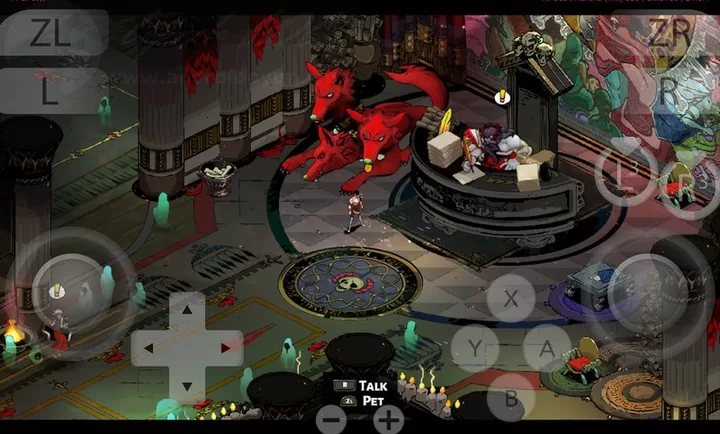Tap the minus button overlay
This screenshot has width=720, height=434.
pos(331,418)
